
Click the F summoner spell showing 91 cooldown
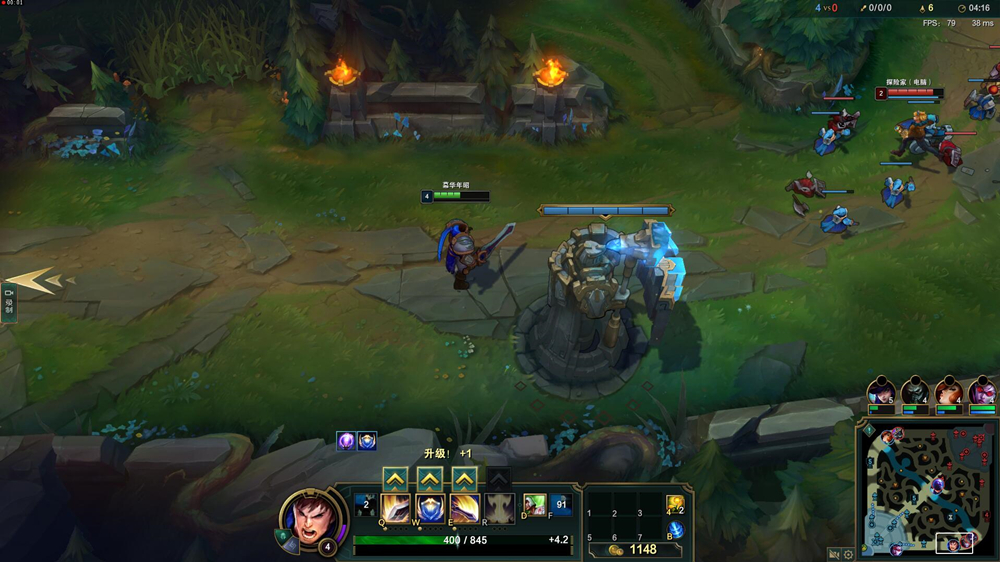point(560,505)
